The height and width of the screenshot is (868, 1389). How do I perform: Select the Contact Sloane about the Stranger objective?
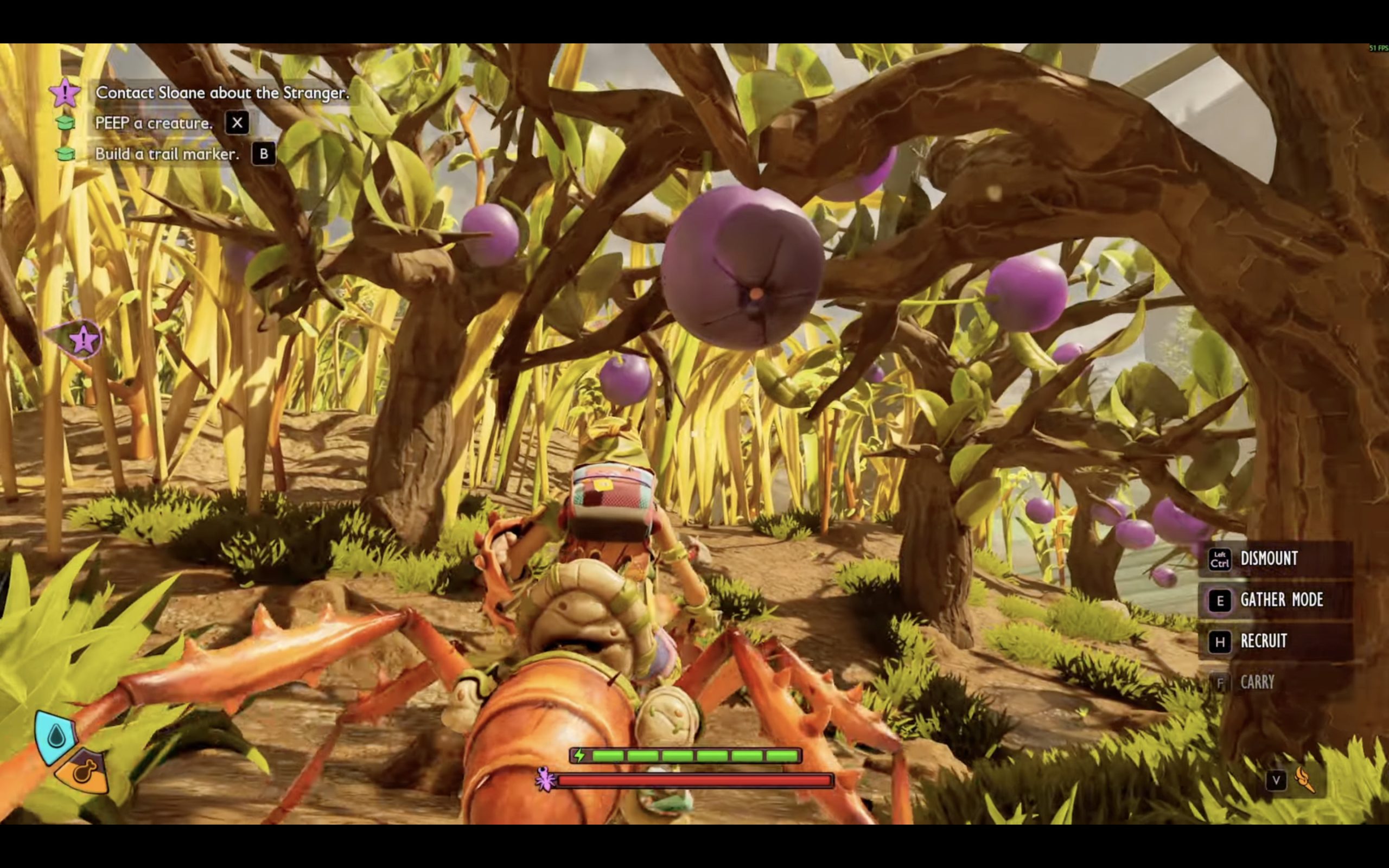221,93
